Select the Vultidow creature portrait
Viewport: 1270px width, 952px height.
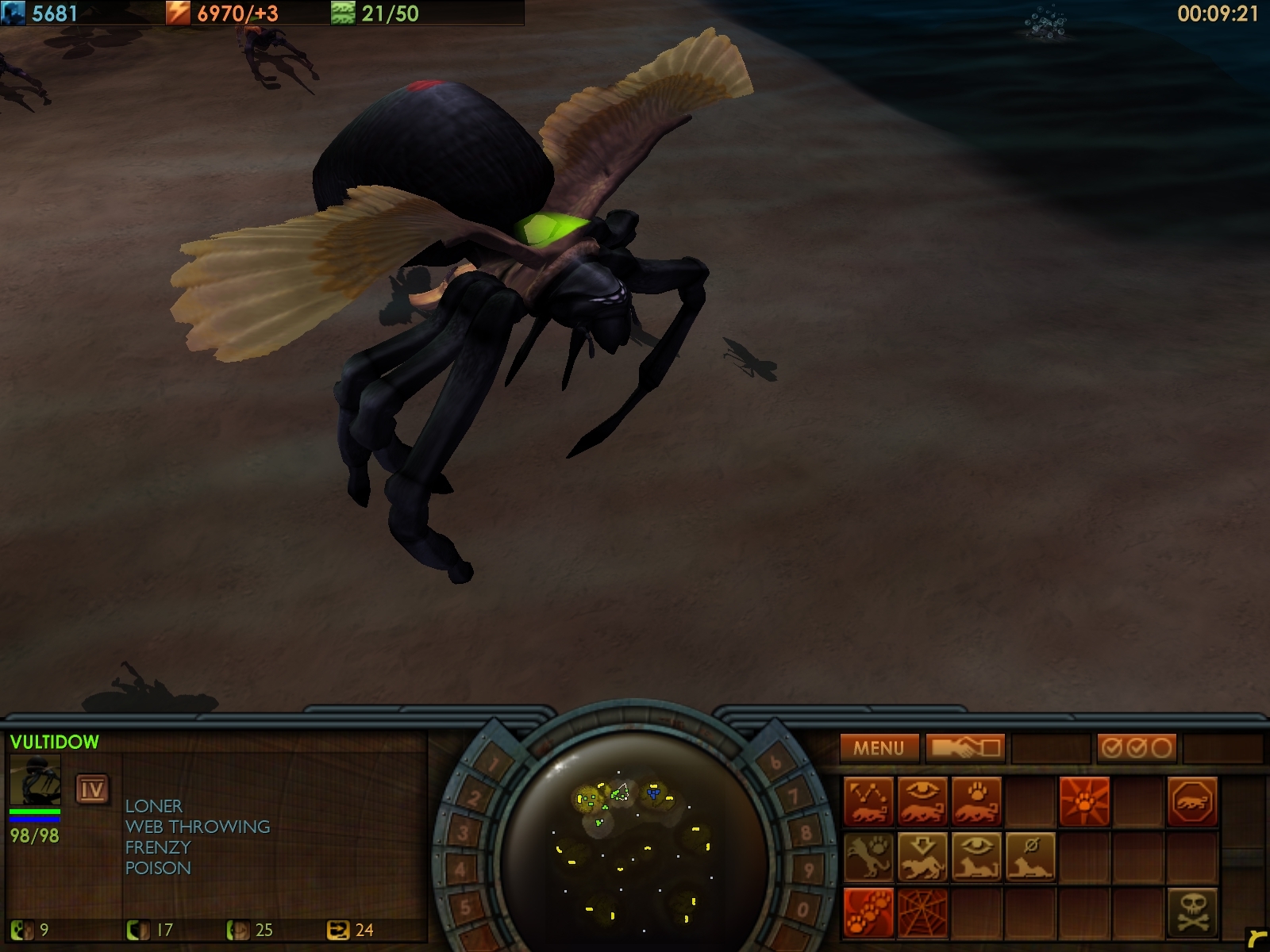click(35, 781)
